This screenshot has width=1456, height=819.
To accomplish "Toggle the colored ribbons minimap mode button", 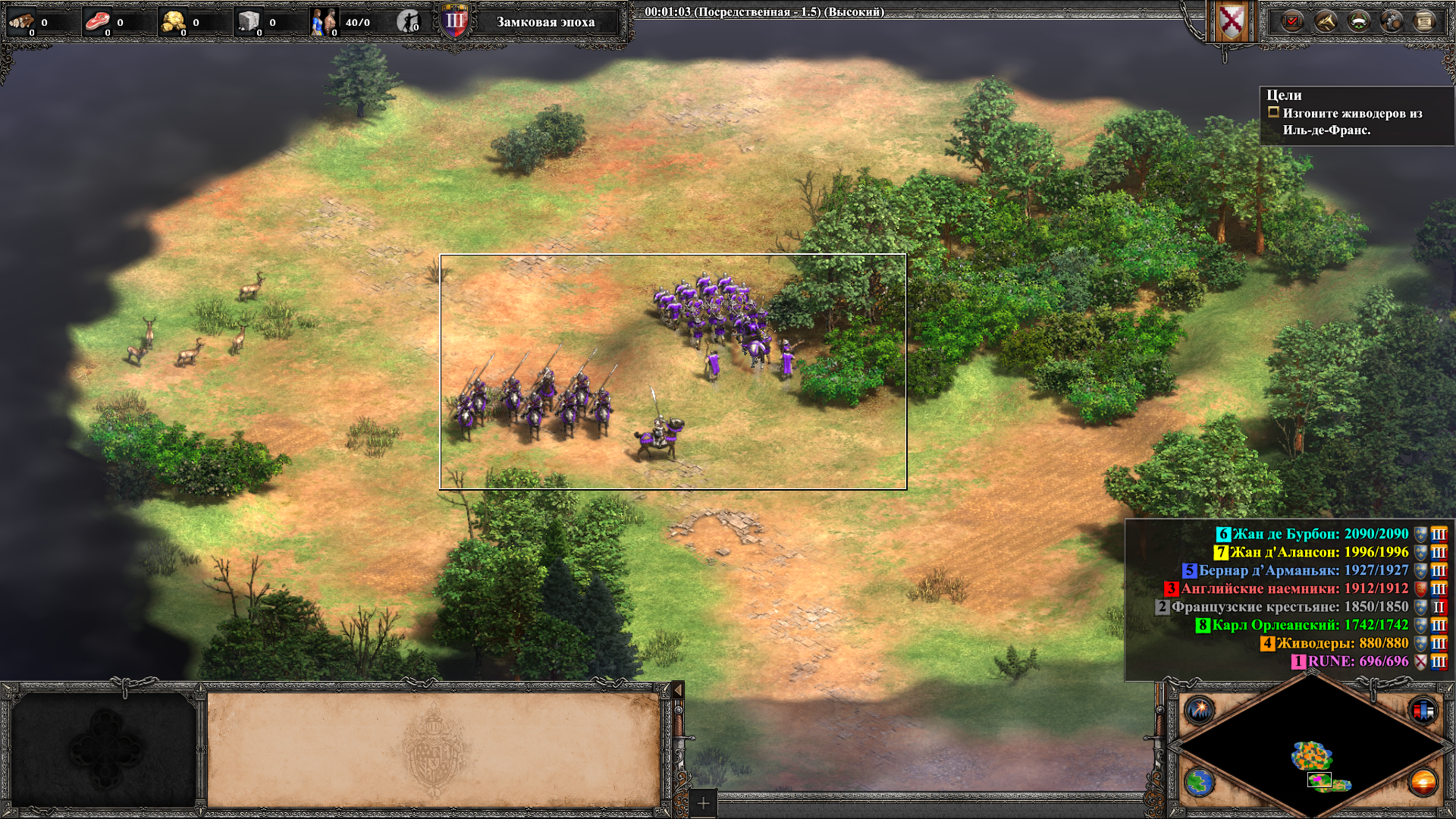I will (x=1423, y=711).
